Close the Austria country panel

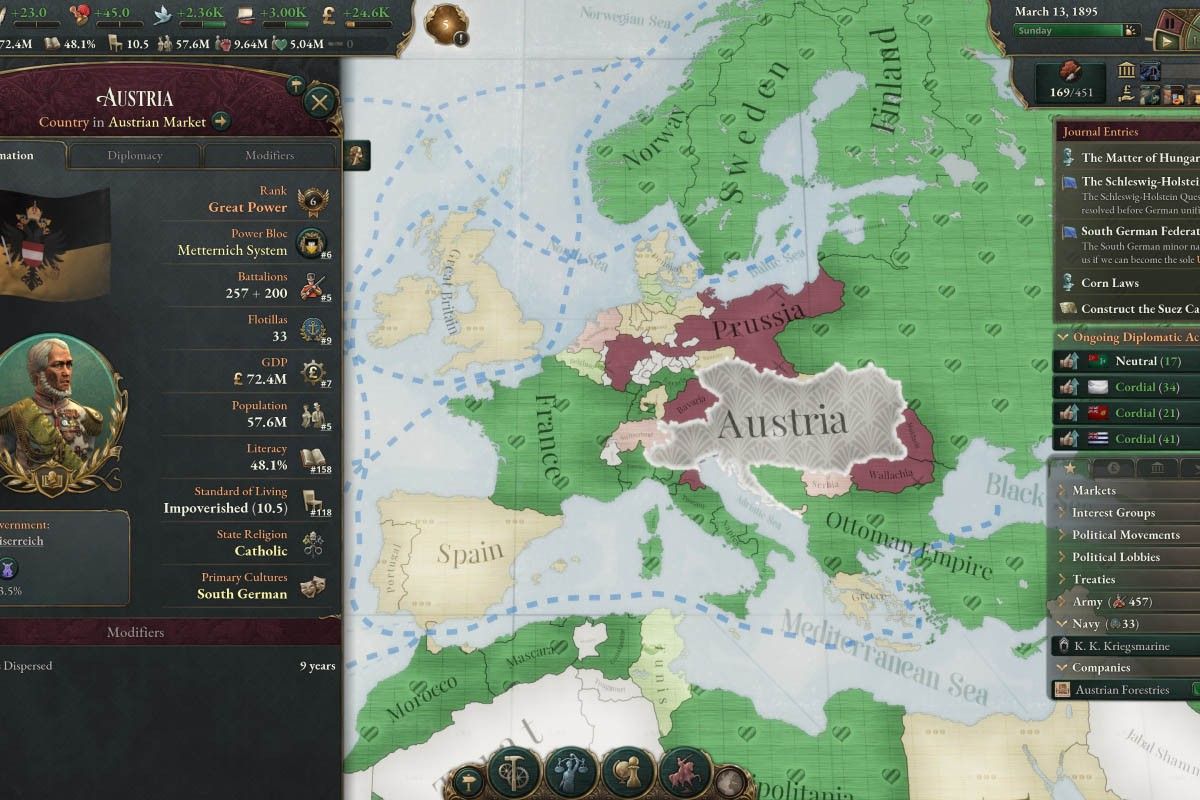coord(319,102)
